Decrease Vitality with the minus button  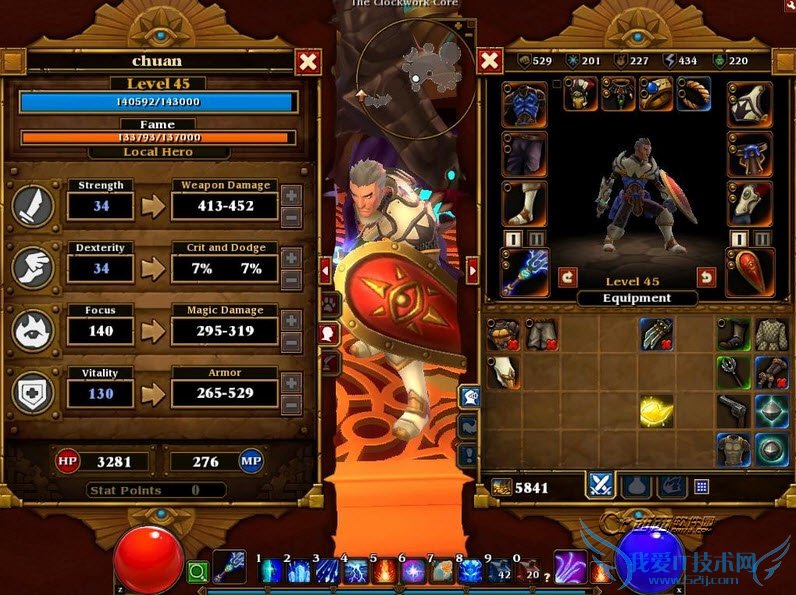[x=291, y=405]
